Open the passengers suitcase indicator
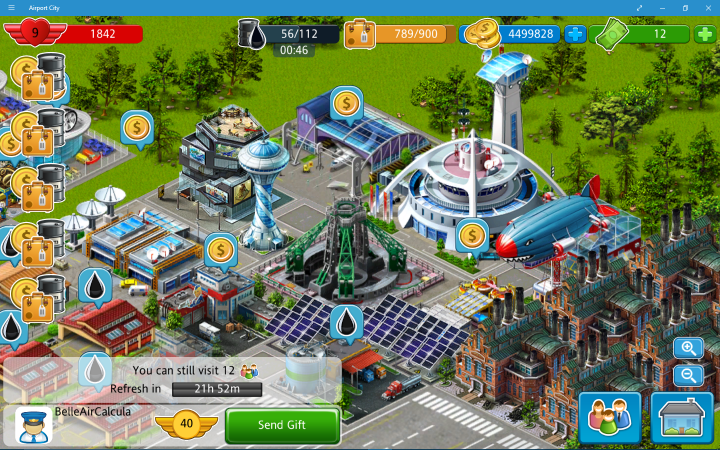This screenshot has width=720, height=450. pos(359,35)
